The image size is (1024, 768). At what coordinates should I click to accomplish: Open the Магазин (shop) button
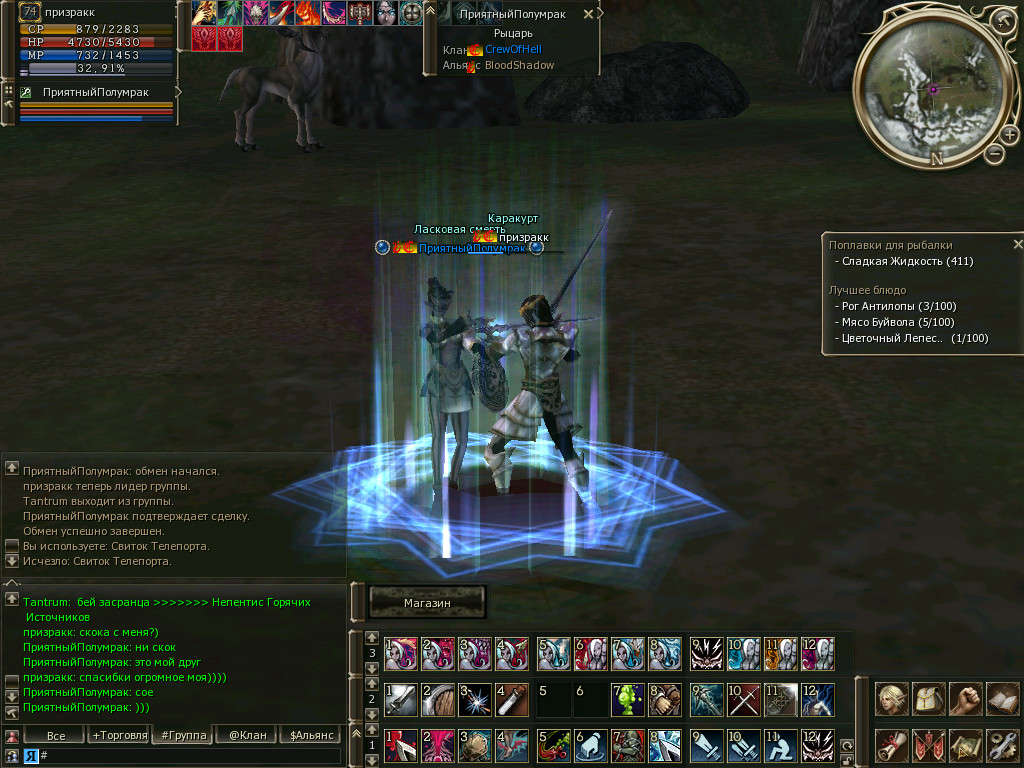[427, 602]
